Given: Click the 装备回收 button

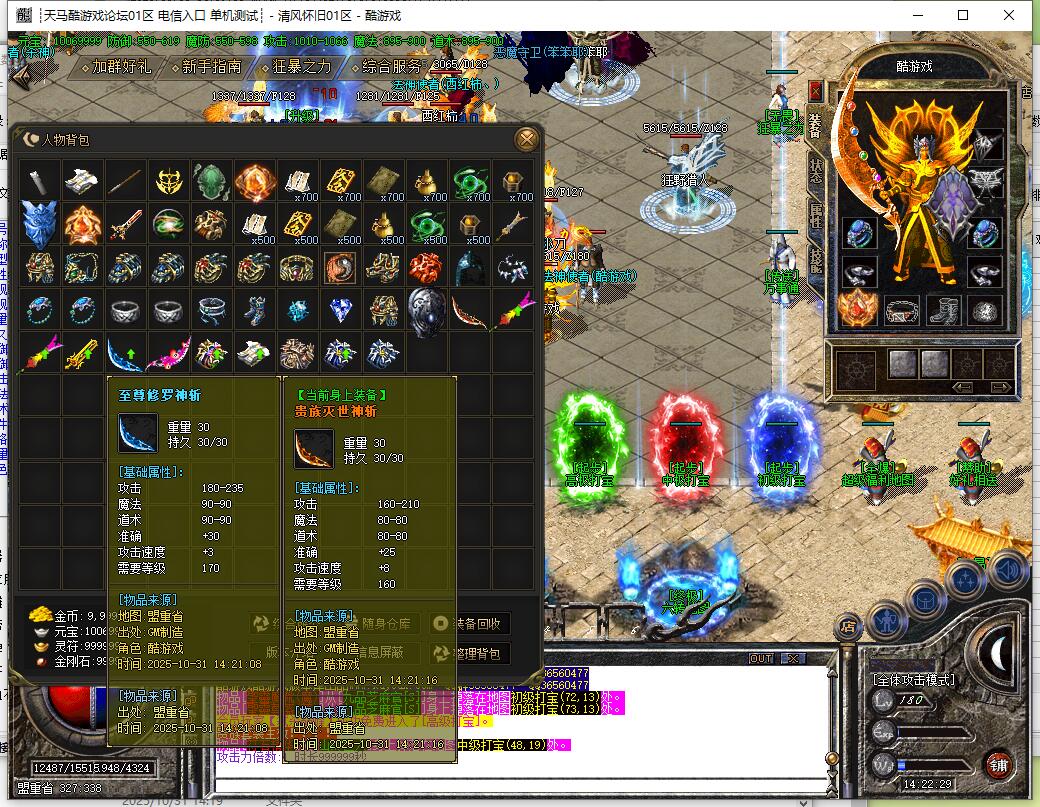Looking at the screenshot, I should [x=469, y=623].
